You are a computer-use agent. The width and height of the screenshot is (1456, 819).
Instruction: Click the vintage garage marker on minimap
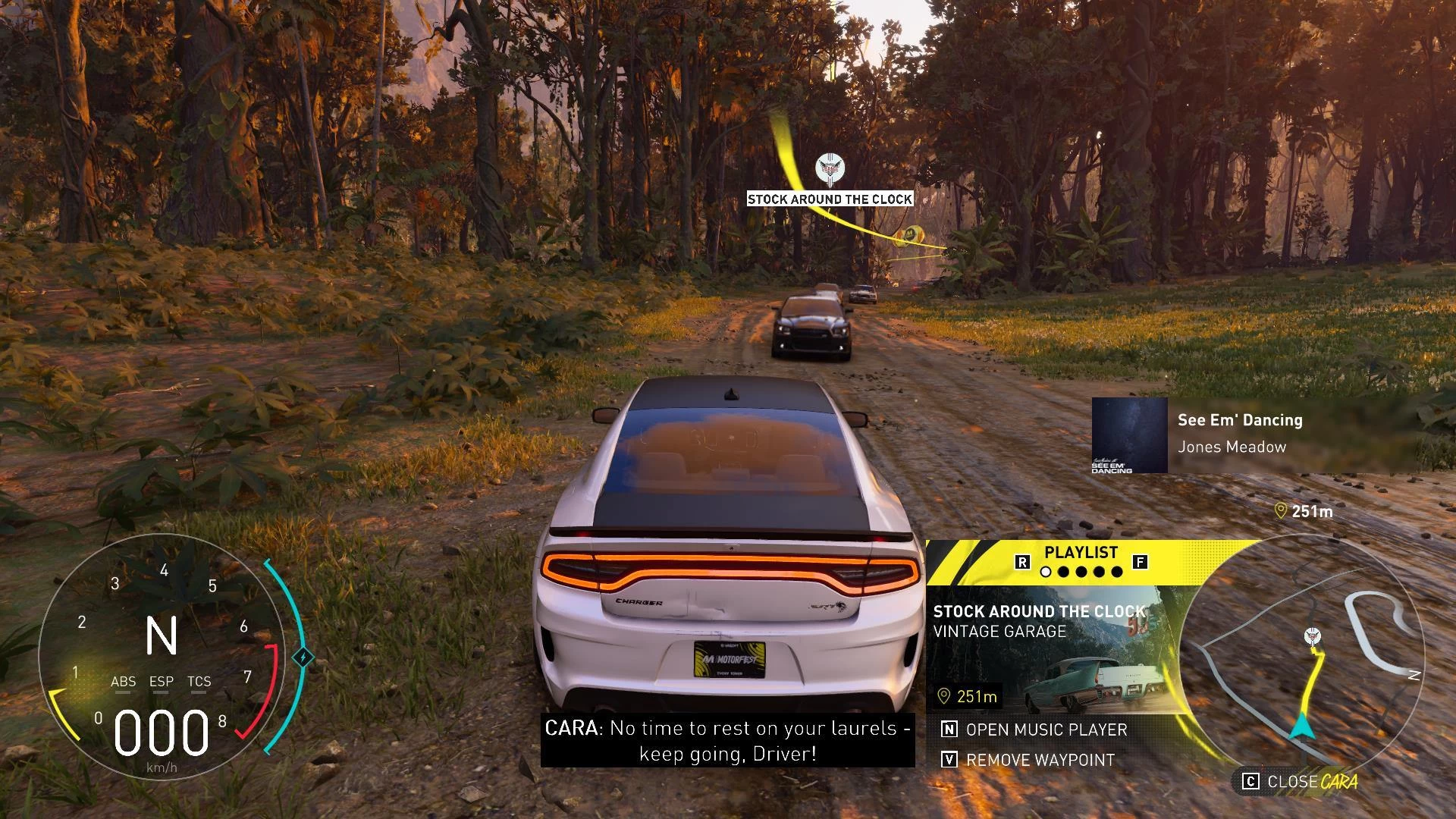(1313, 636)
